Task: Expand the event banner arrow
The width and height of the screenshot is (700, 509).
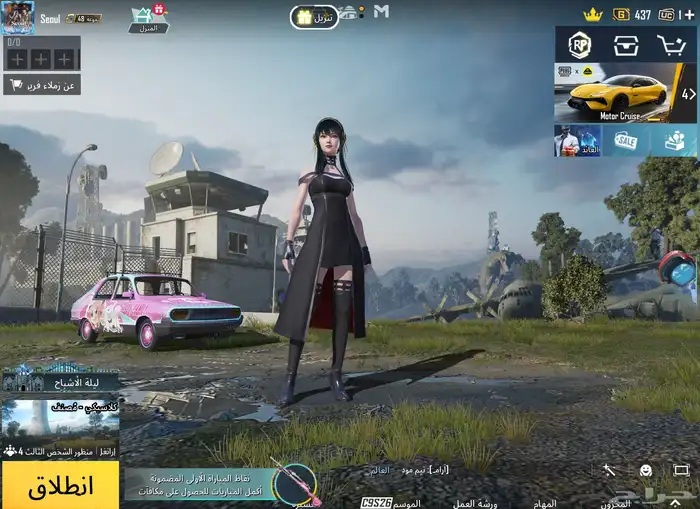Action: [x=688, y=93]
